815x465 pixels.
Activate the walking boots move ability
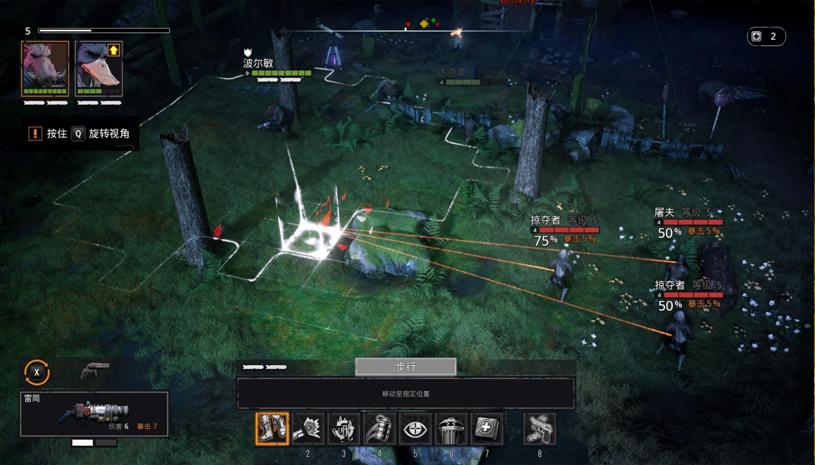(271, 428)
